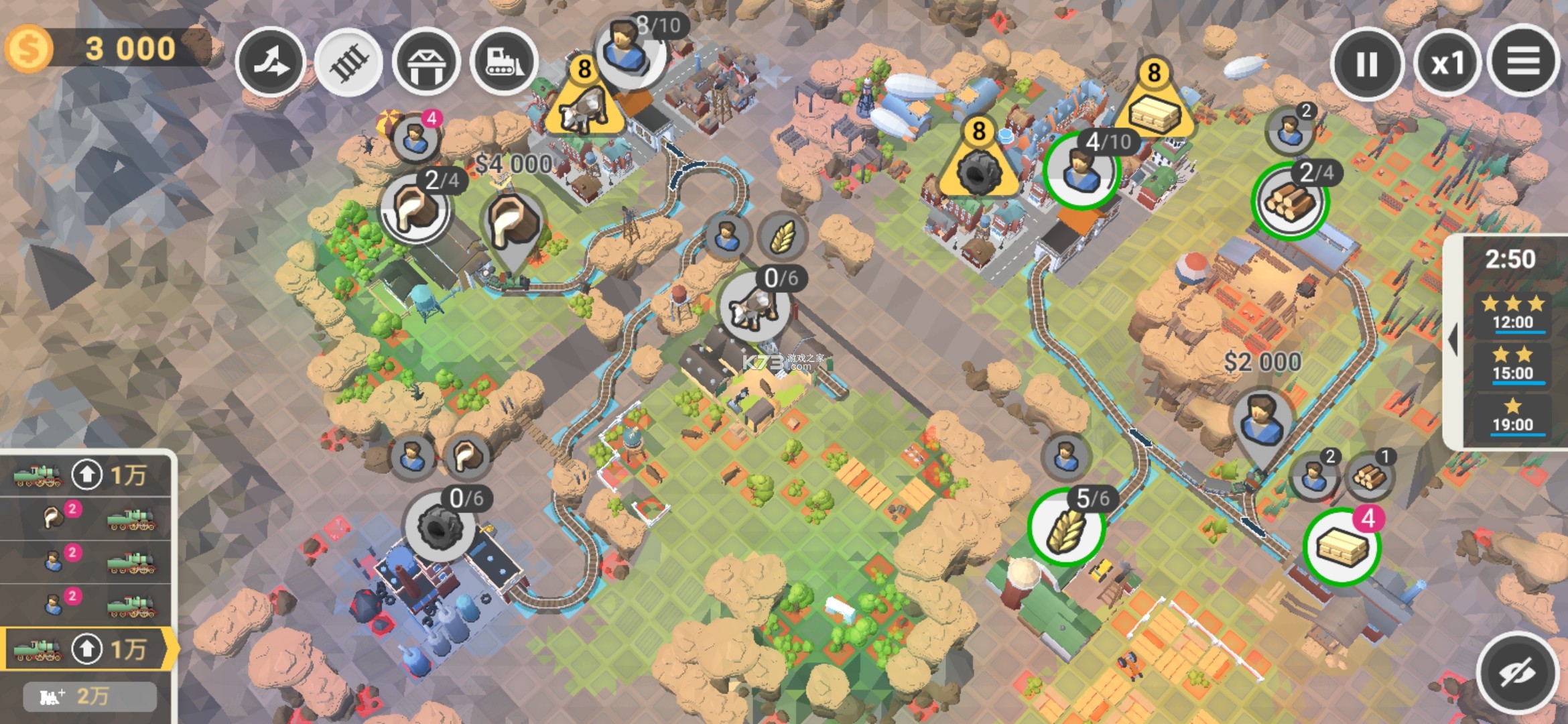Open the station building tool

tap(426, 62)
